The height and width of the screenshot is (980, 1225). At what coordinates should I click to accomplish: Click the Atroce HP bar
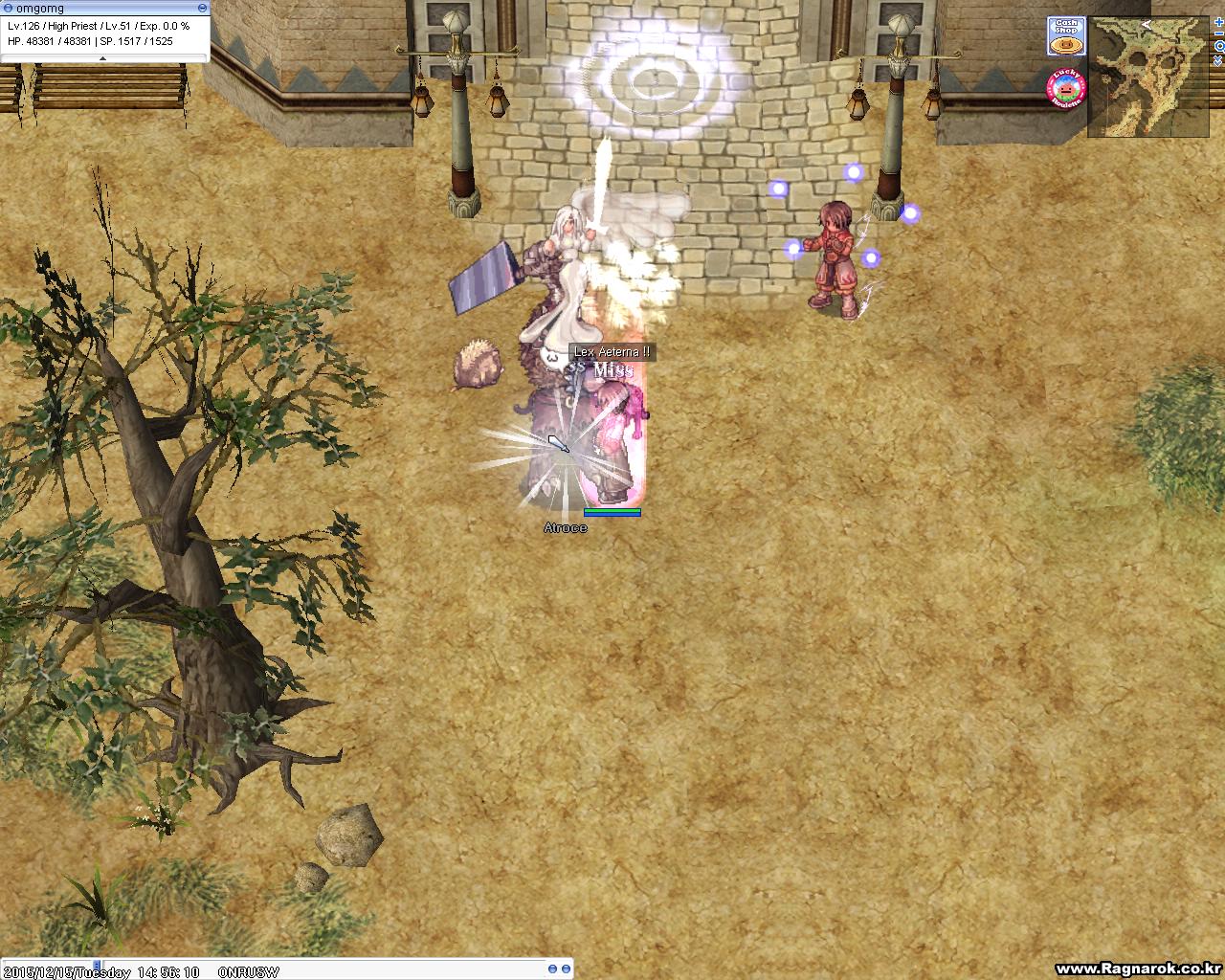point(611,511)
